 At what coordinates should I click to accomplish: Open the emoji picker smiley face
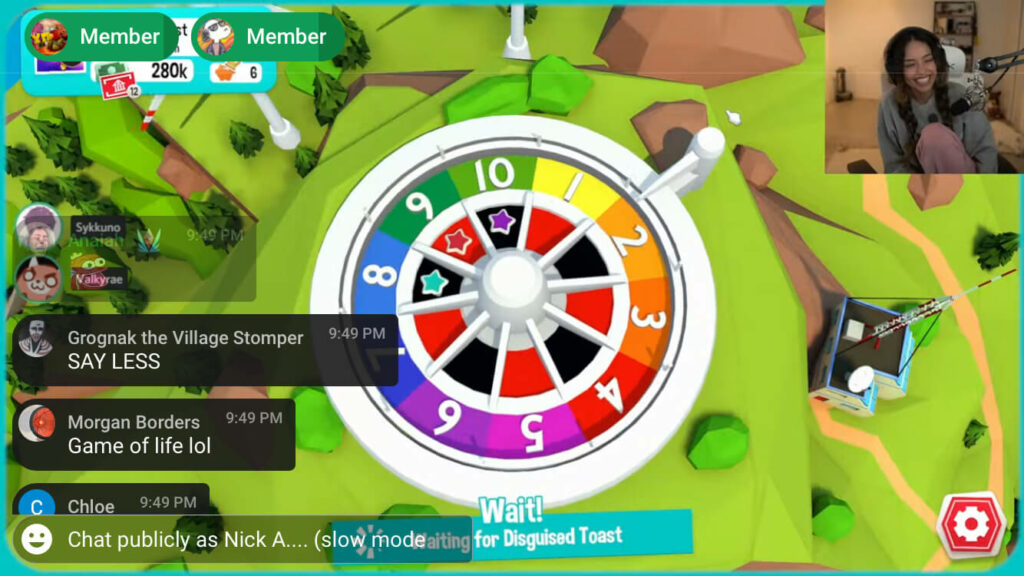coord(37,540)
